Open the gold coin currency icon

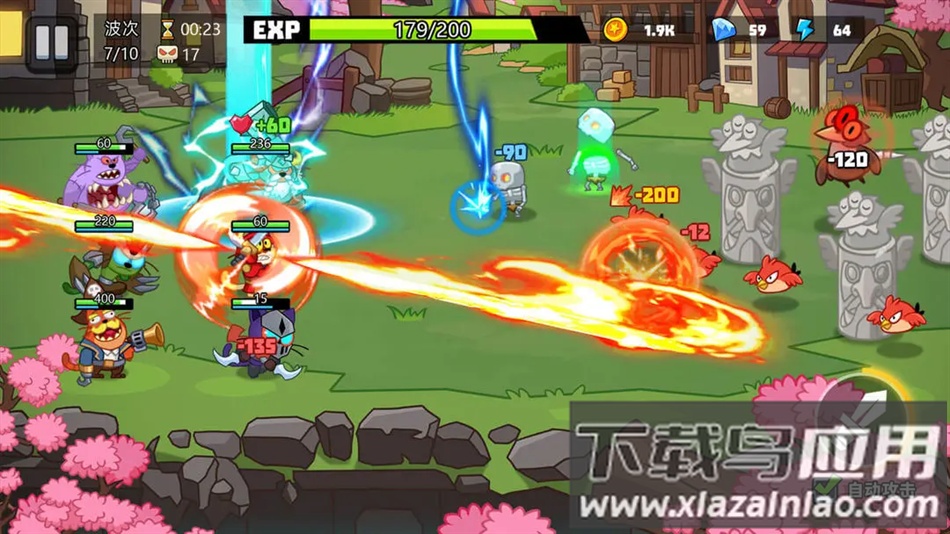point(616,30)
